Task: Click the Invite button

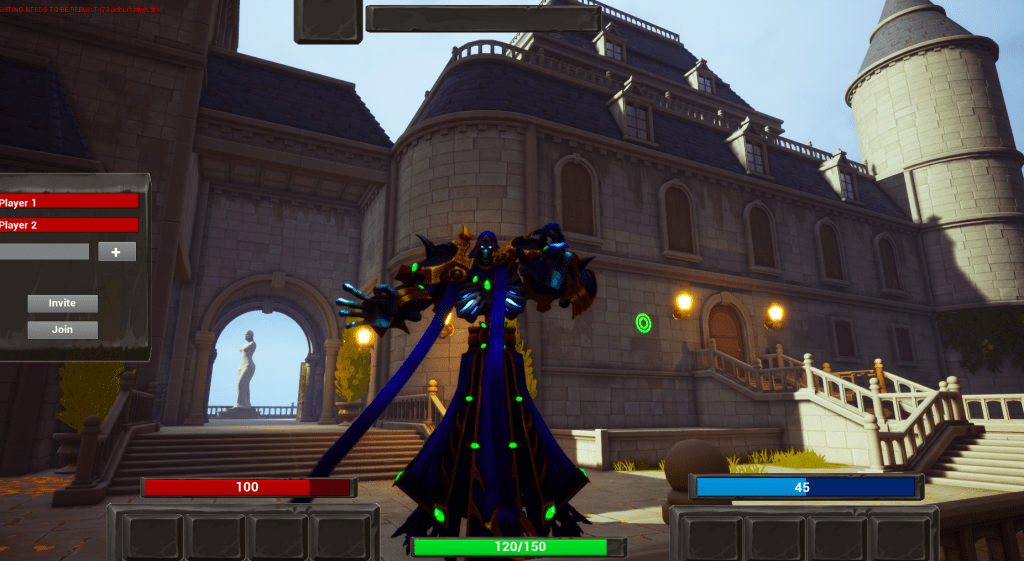Action: 62,303
